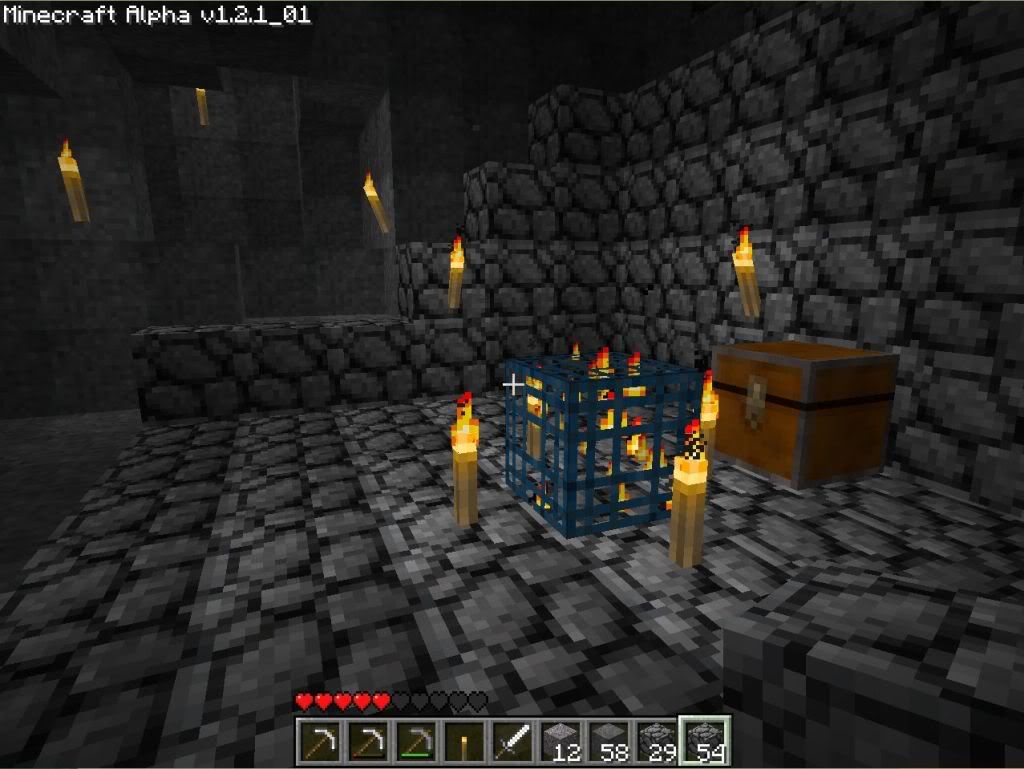
Task: Click the highlighted cobblestone stack of 54
Action: click(x=705, y=742)
